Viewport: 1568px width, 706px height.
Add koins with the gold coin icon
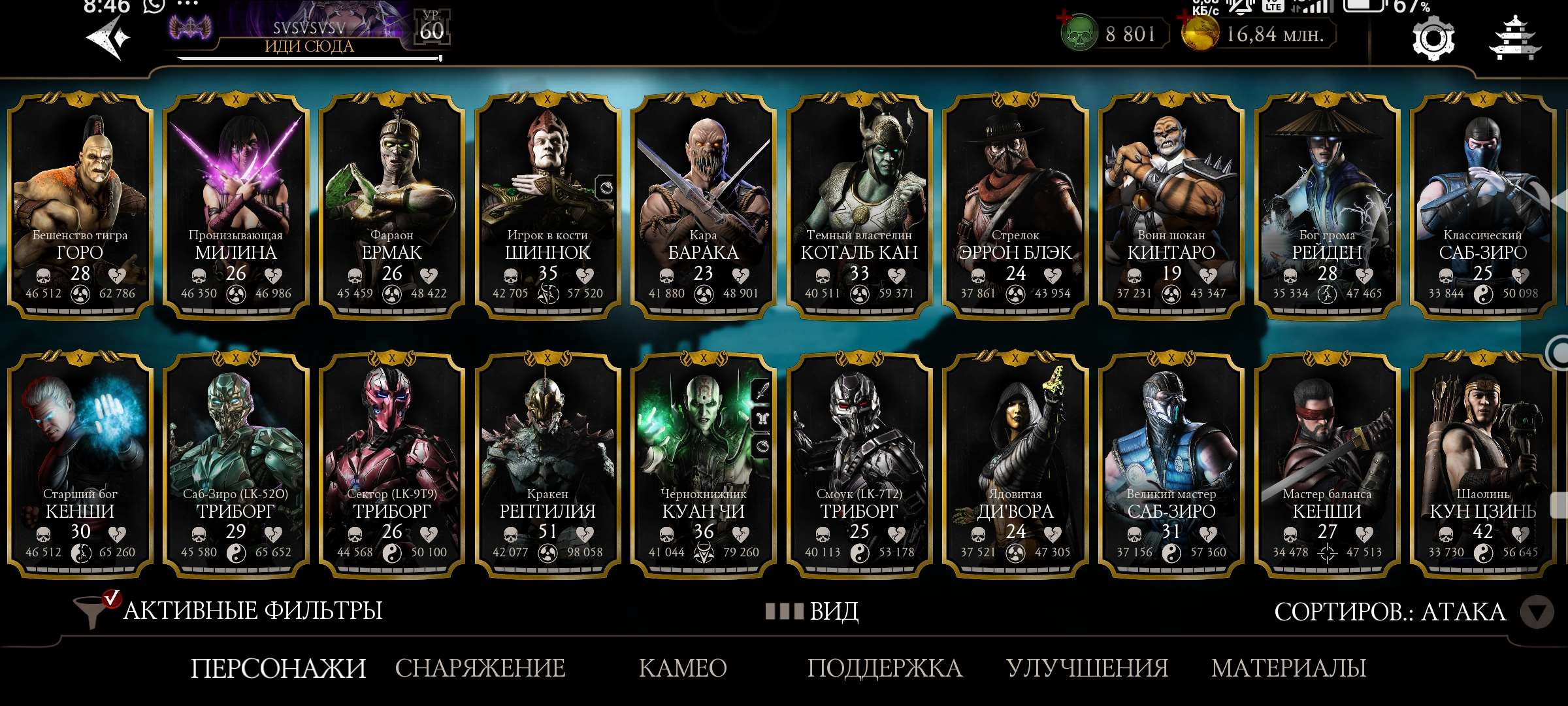click(1200, 34)
